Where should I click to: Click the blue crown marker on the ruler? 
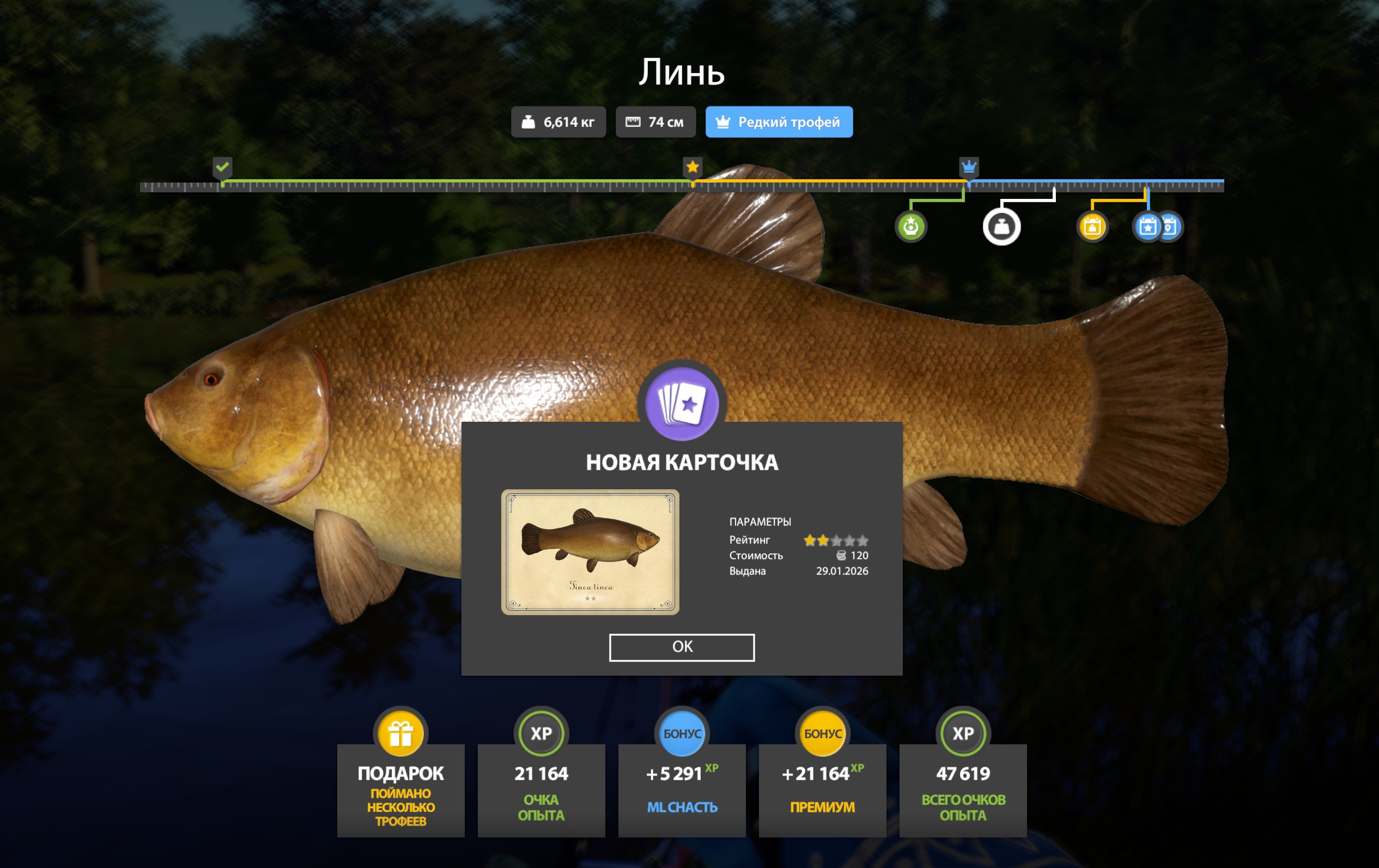point(968,168)
